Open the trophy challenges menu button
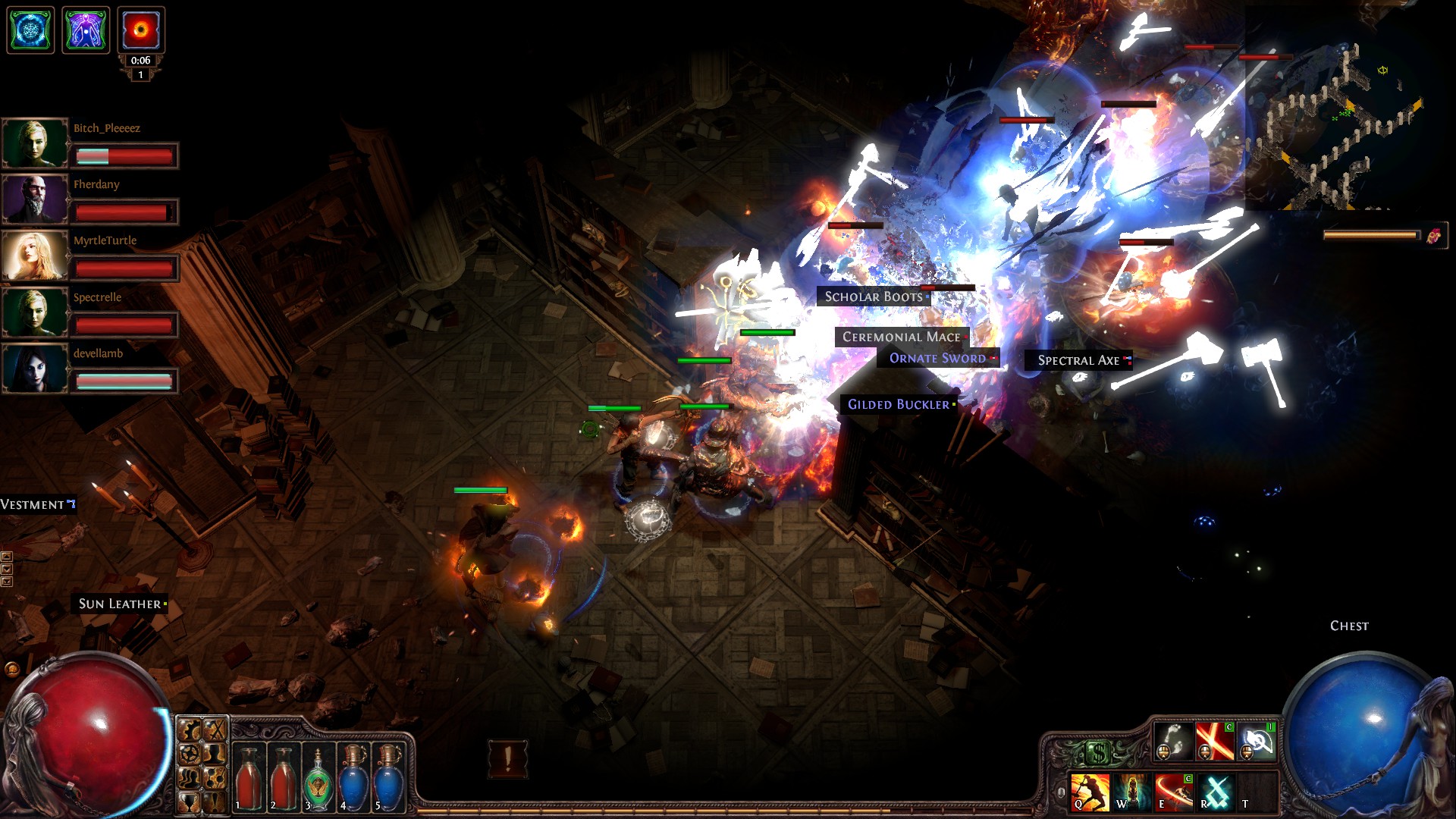The width and height of the screenshot is (1456, 819). (x=190, y=800)
